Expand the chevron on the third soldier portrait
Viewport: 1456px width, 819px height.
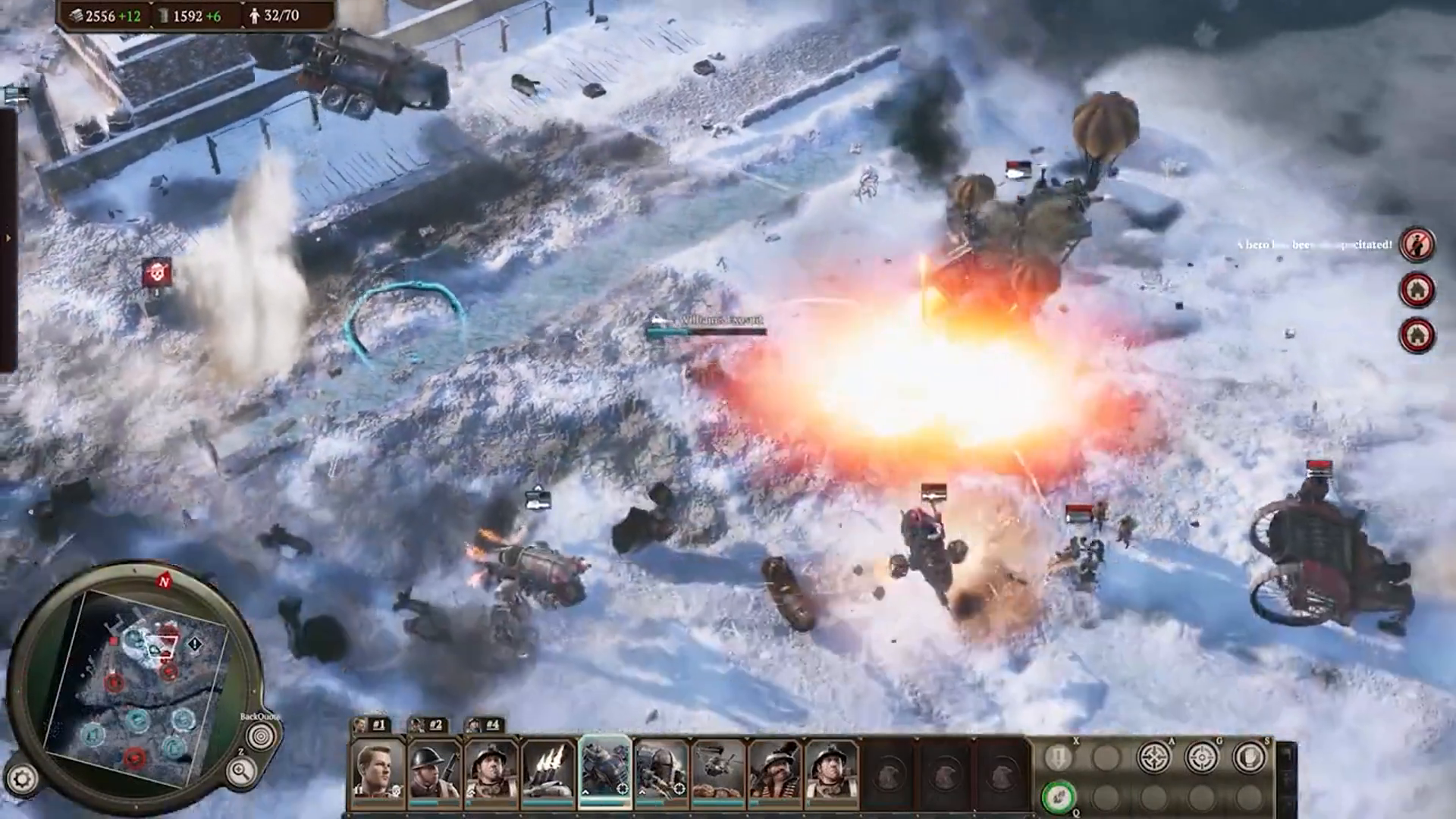(471, 791)
